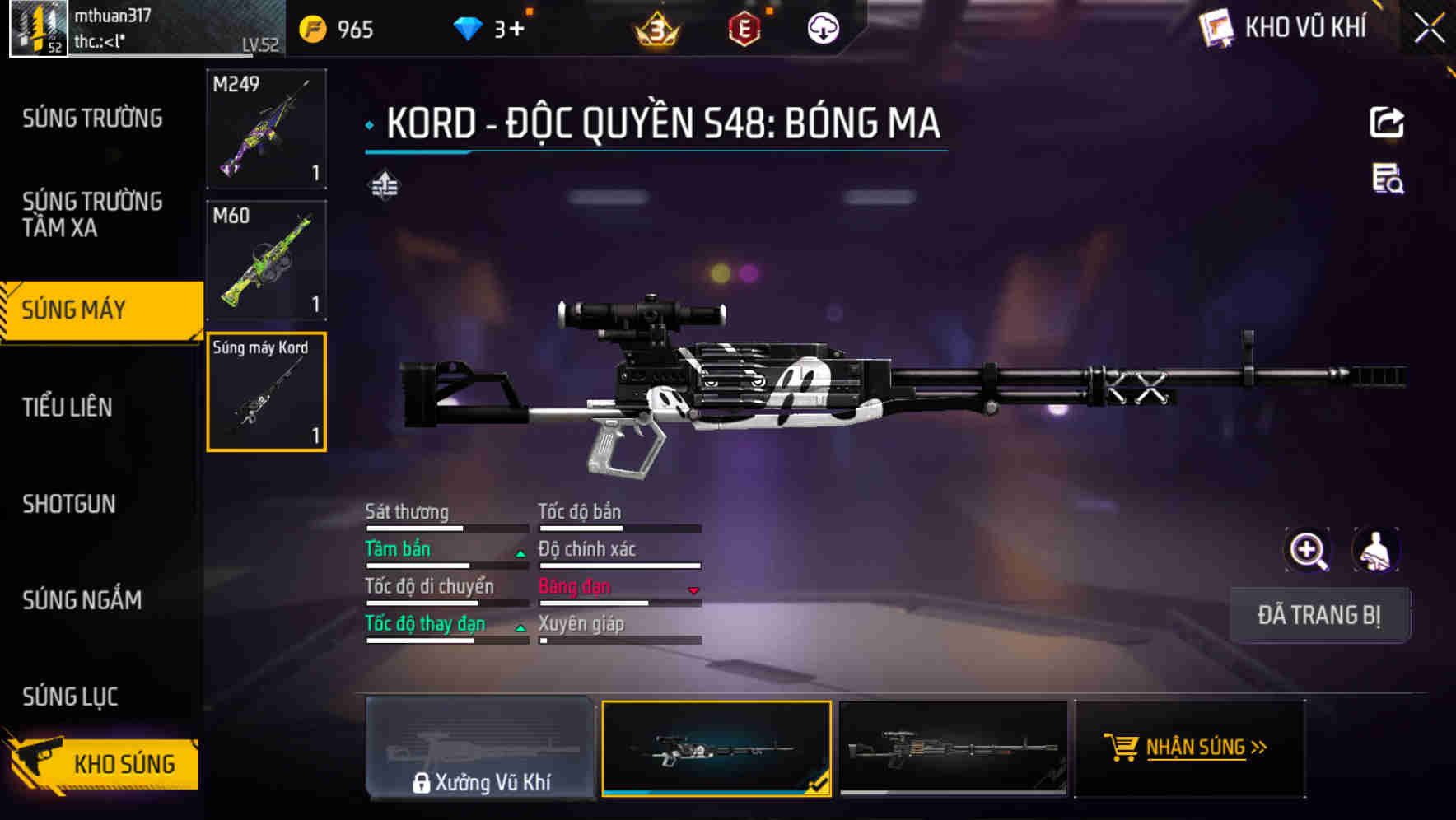Screen dimensions: 1456x820
Task: Open Súng Trường Tầm Xa category
Action: click(x=92, y=214)
